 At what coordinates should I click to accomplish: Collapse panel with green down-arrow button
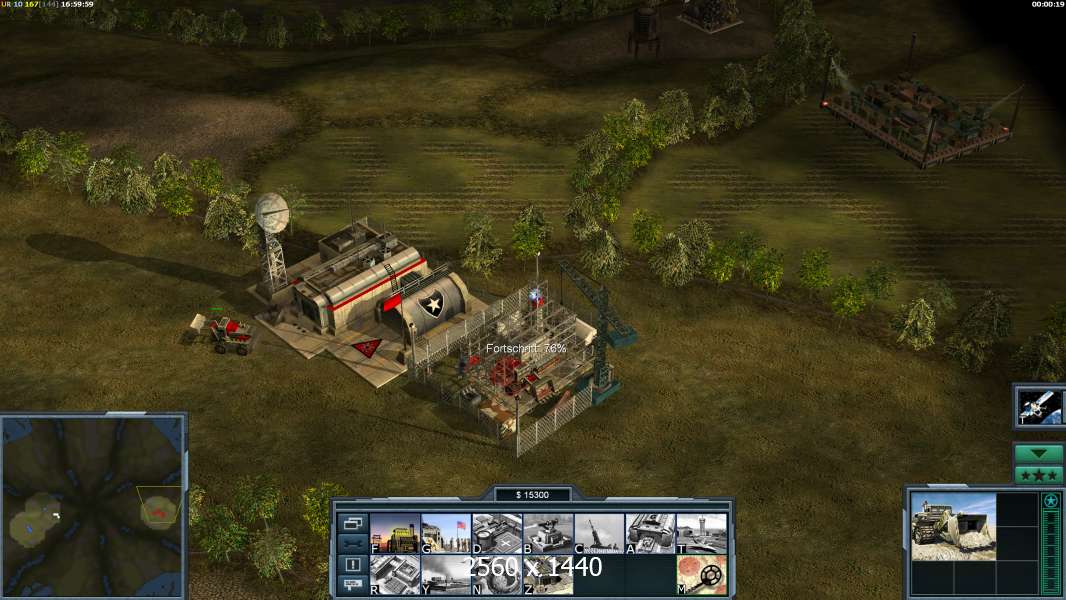[x=1038, y=454]
